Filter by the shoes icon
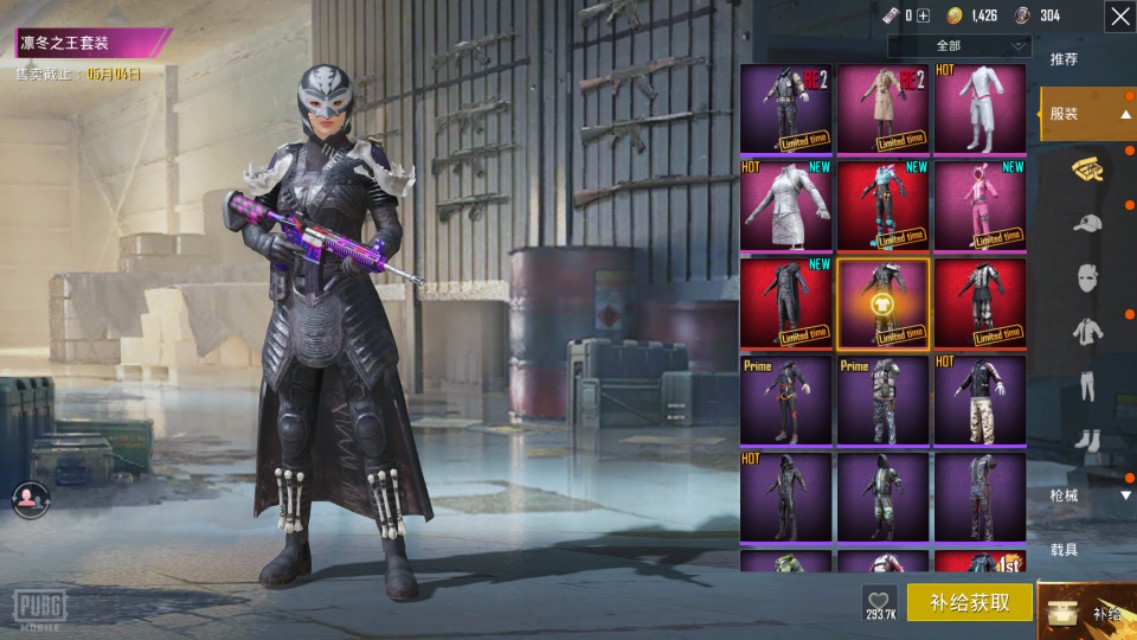This screenshot has height=640, width=1137. (1087, 440)
